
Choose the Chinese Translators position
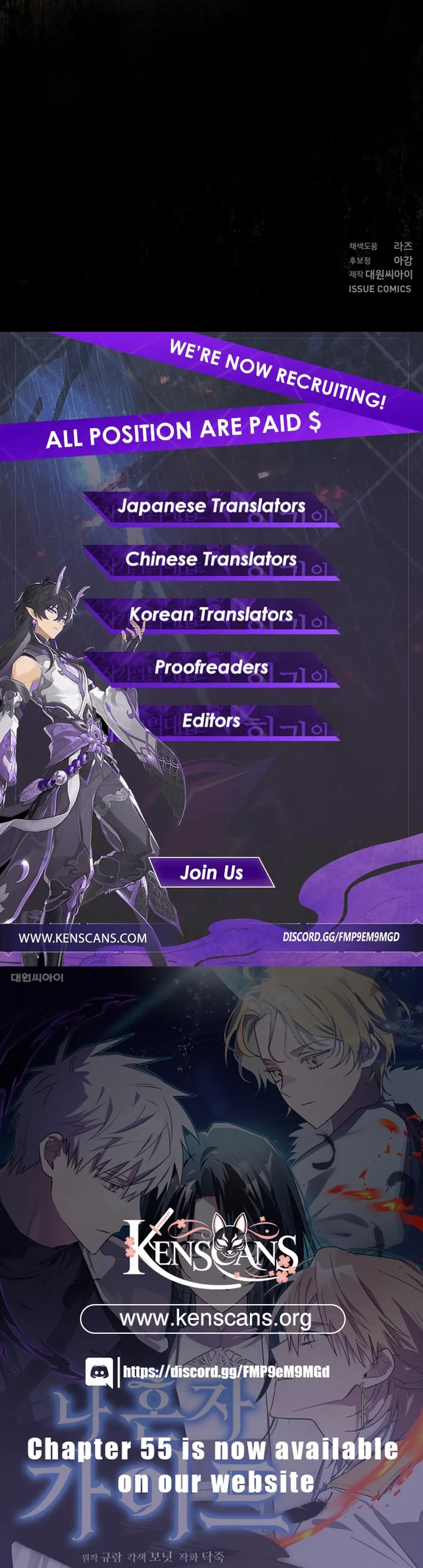pyautogui.click(x=211, y=559)
